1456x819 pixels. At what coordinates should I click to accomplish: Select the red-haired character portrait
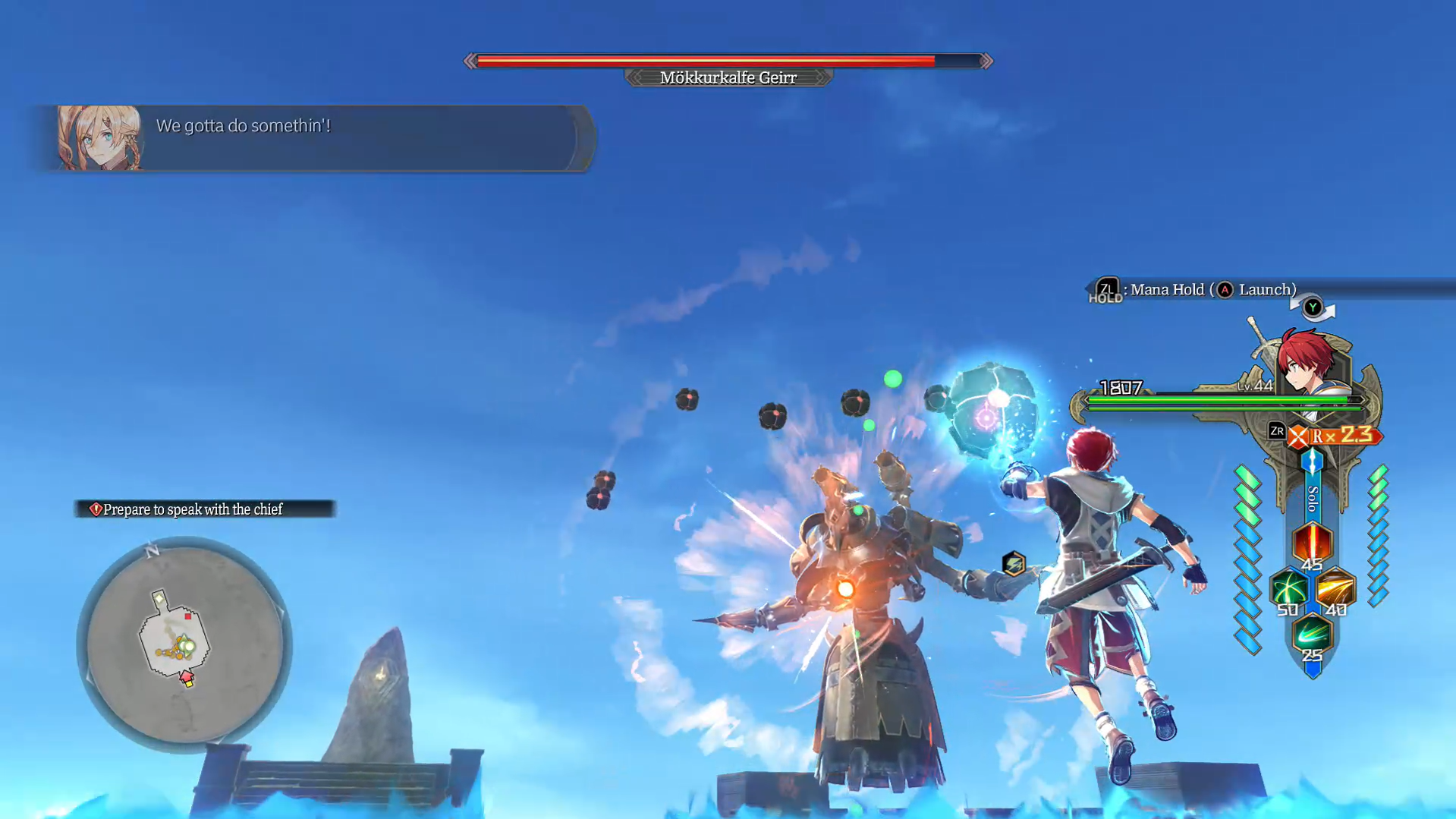[x=1311, y=364]
